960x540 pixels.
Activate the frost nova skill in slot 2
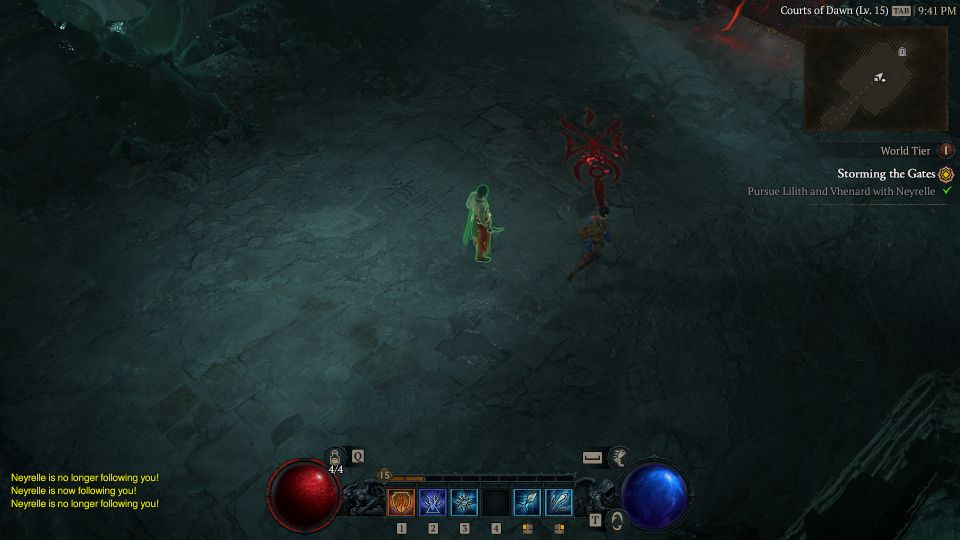pyautogui.click(x=433, y=502)
